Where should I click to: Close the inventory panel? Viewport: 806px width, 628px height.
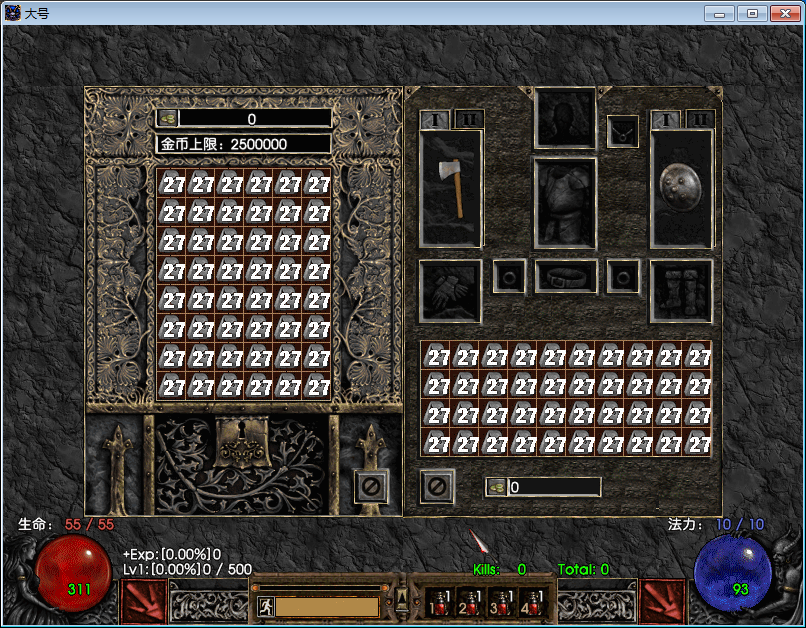click(x=437, y=487)
